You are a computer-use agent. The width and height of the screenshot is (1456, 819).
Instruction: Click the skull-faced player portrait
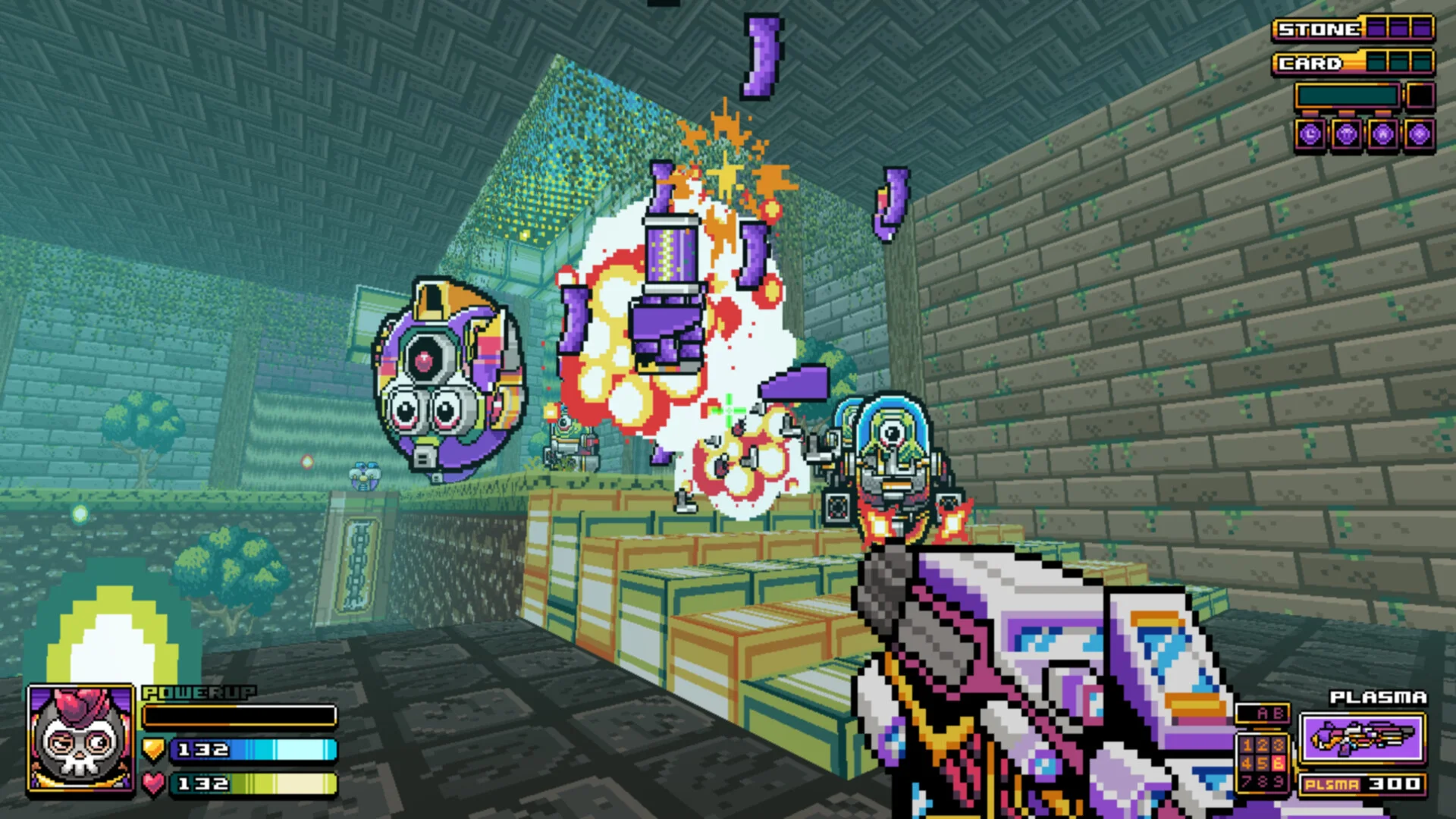coord(80,740)
